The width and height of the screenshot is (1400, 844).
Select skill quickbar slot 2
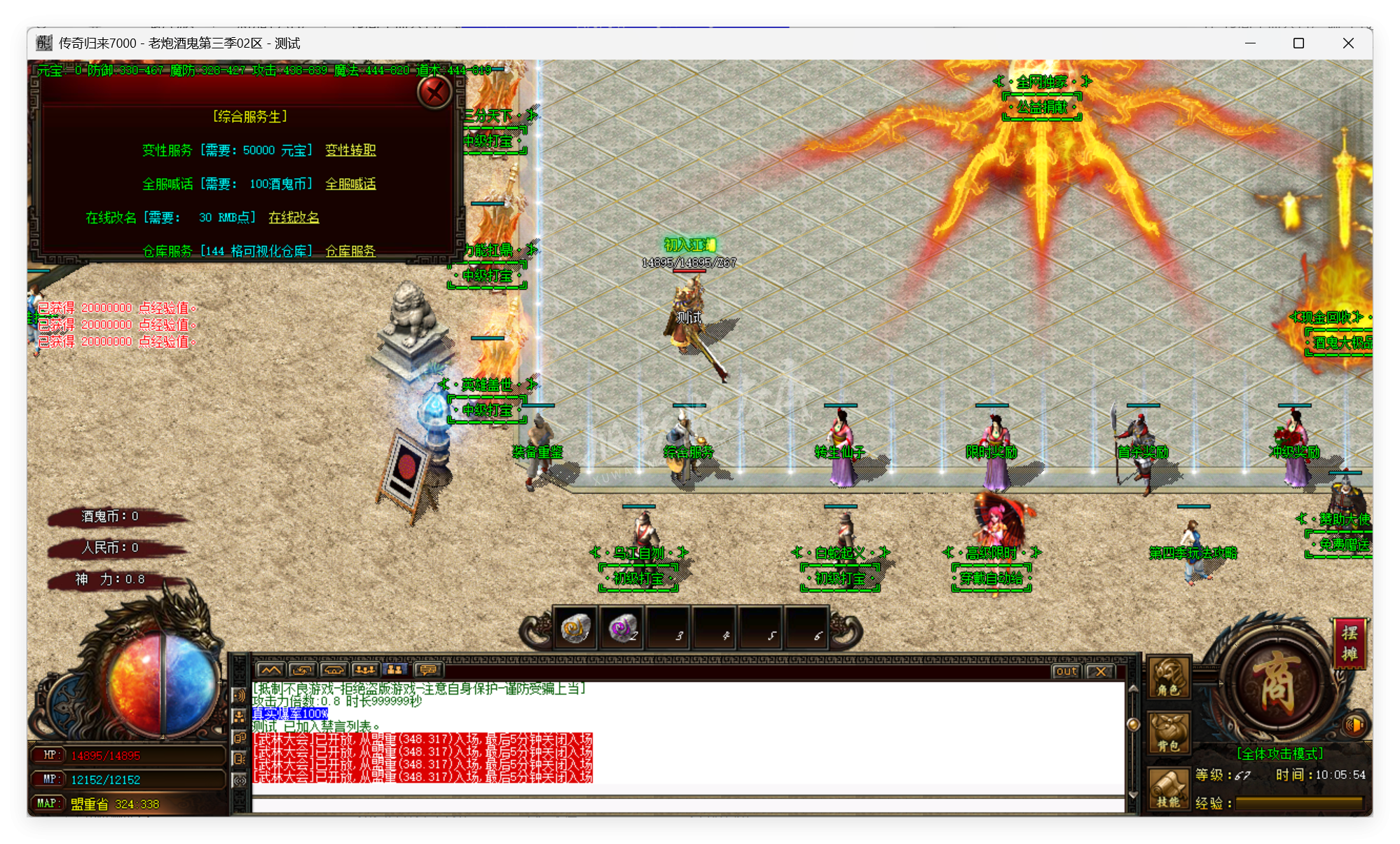[x=620, y=629]
